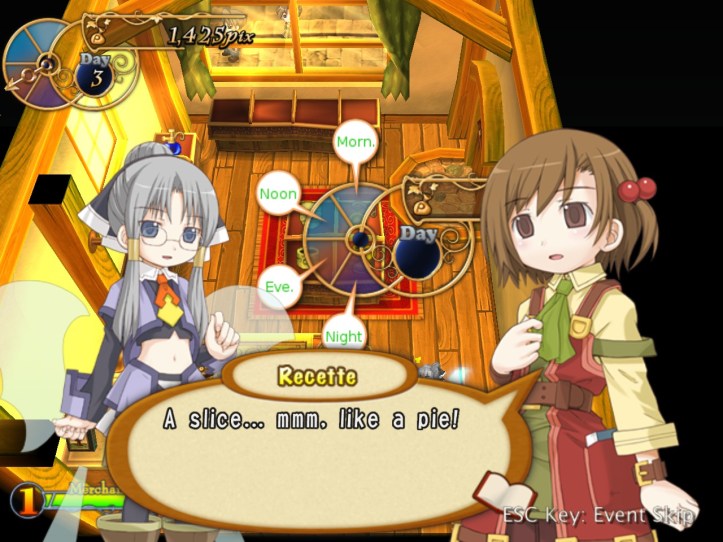This screenshot has height=542, width=723.
Task: Click the Night label bubble
Action: tap(344, 337)
